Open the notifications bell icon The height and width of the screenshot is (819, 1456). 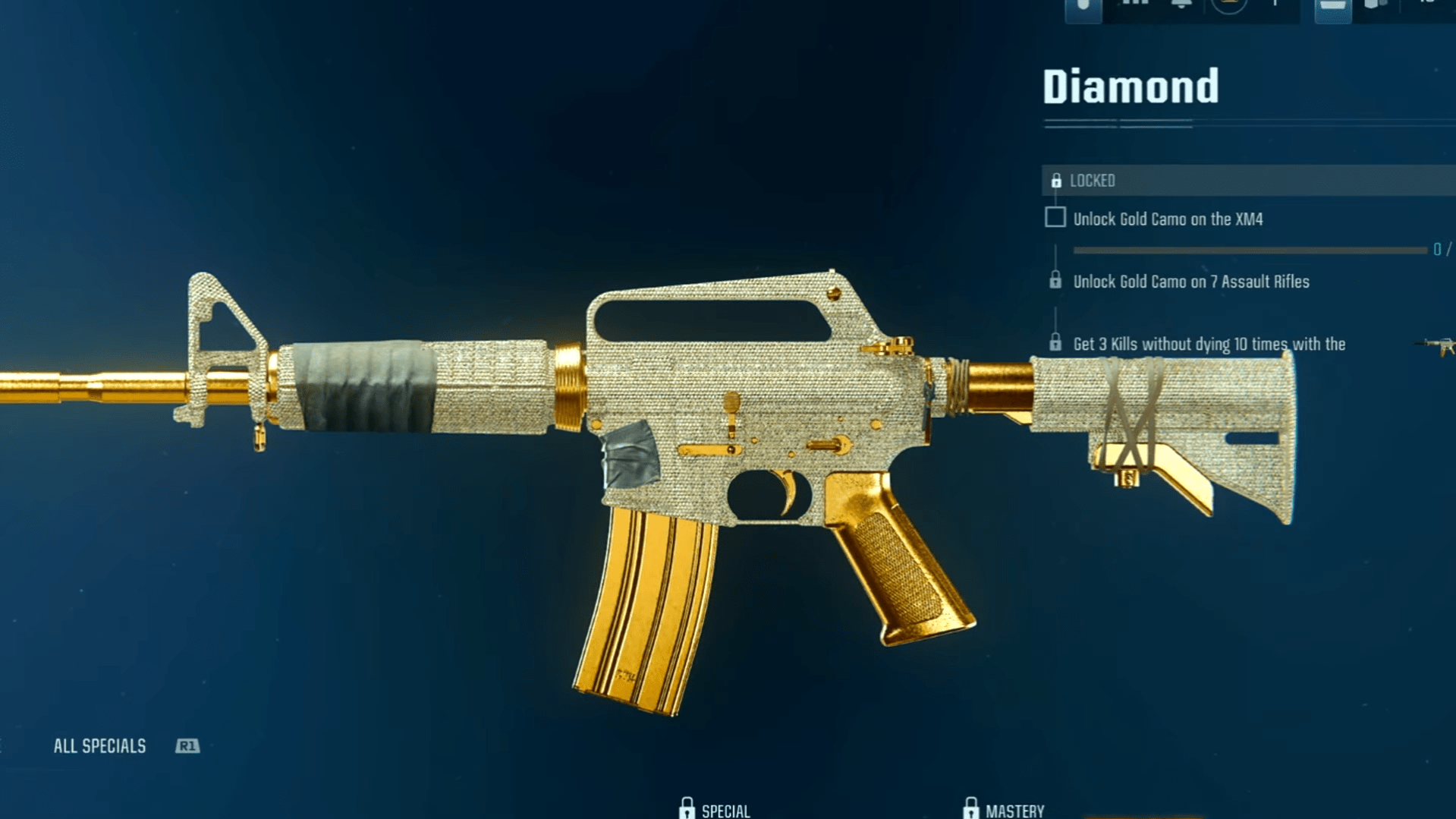click(x=1181, y=5)
